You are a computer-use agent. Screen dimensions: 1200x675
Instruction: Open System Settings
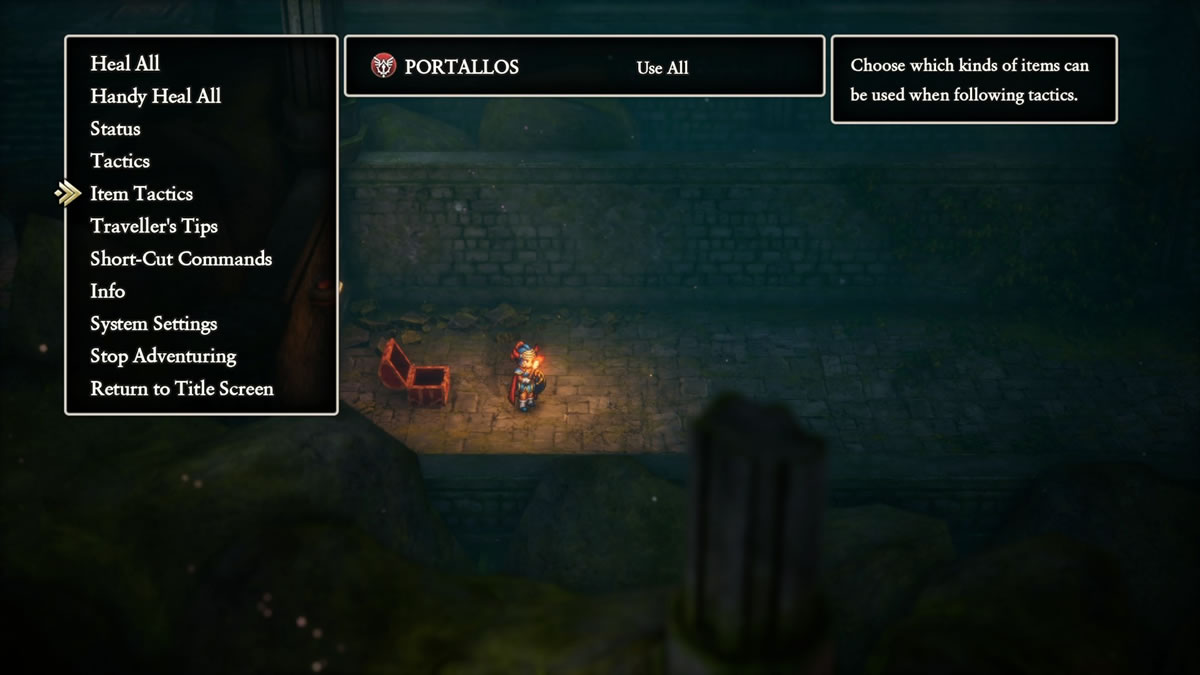(x=153, y=324)
